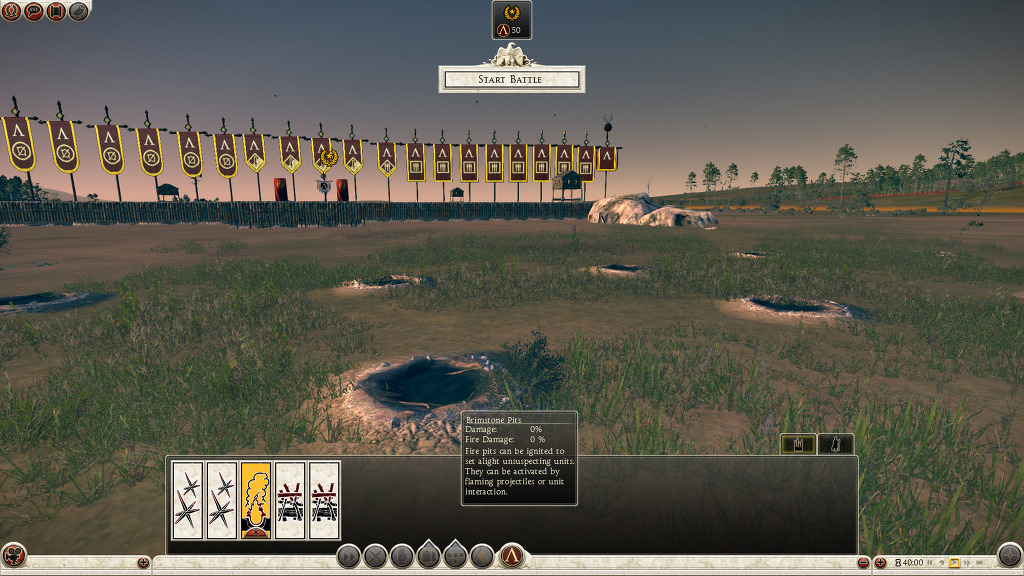Toggle the double-arrow run button
The image size is (1024, 576).
pyautogui.click(x=348, y=556)
